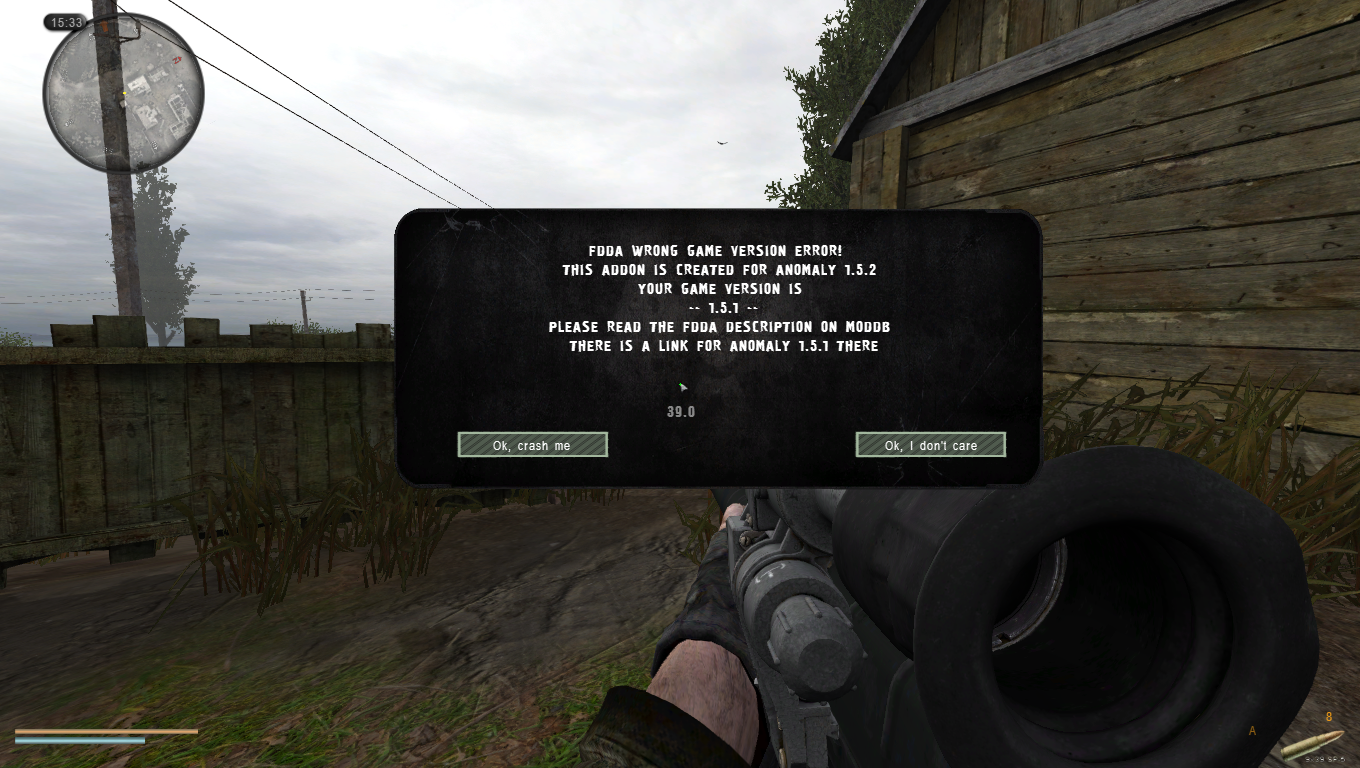Click the green cursor arrow on the dialog
The width and height of the screenshot is (1360, 768).
pyautogui.click(x=683, y=387)
